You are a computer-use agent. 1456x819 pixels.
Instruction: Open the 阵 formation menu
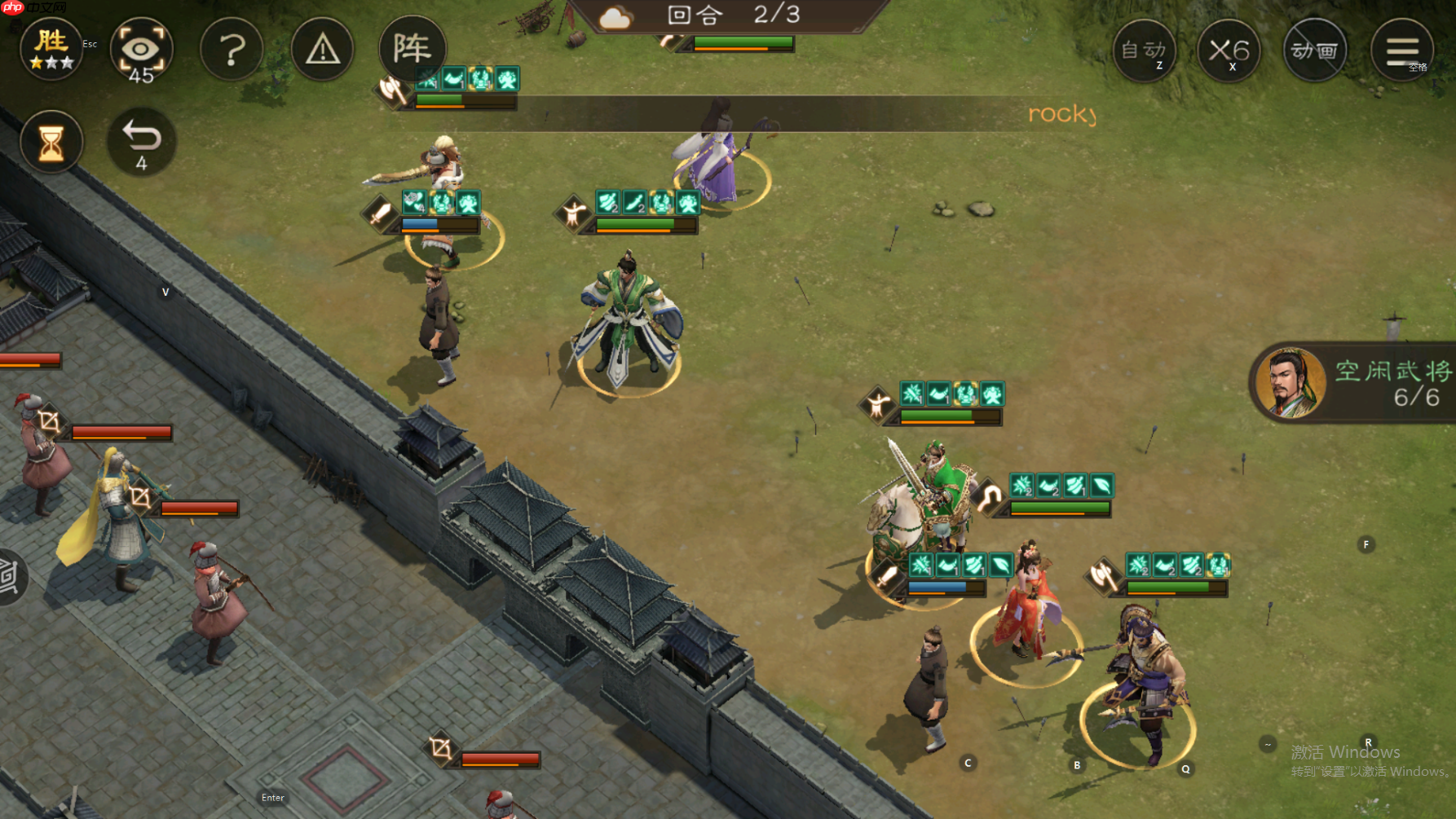click(413, 49)
